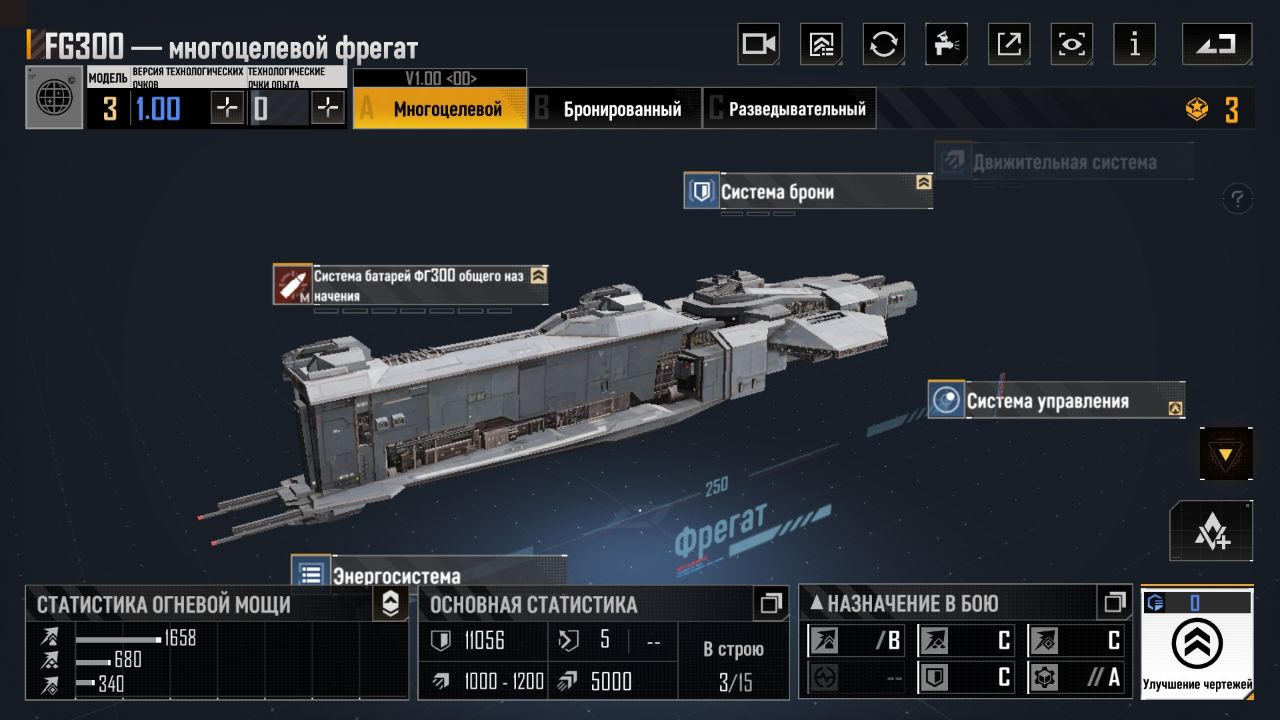Select the Энергосистема module label
The width and height of the screenshot is (1280, 720).
pyautogui.click(x=396, y=575)
